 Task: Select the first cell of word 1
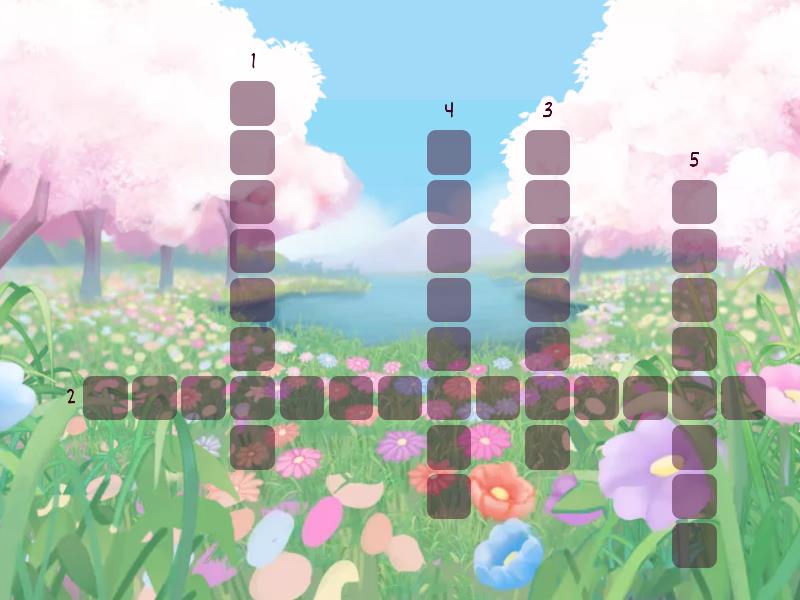[x=252, y=103]
